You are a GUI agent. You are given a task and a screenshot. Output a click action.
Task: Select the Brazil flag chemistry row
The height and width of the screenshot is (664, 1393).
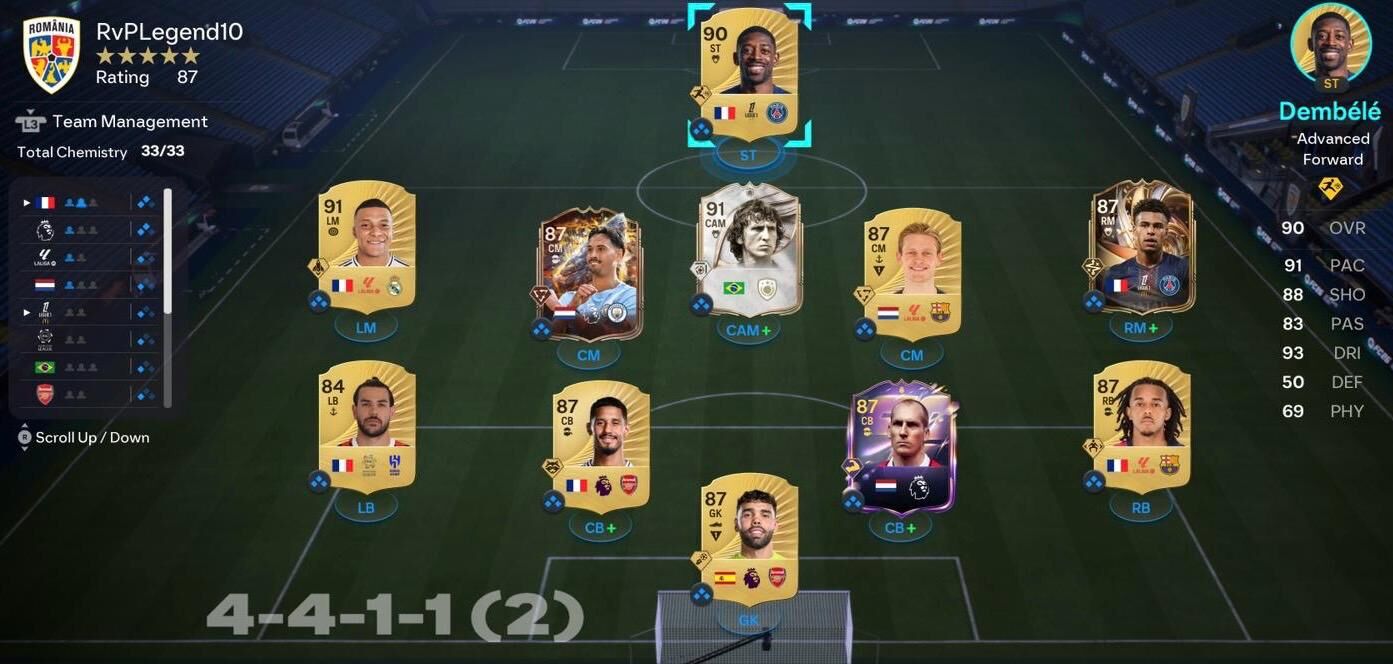coord(88,367)
